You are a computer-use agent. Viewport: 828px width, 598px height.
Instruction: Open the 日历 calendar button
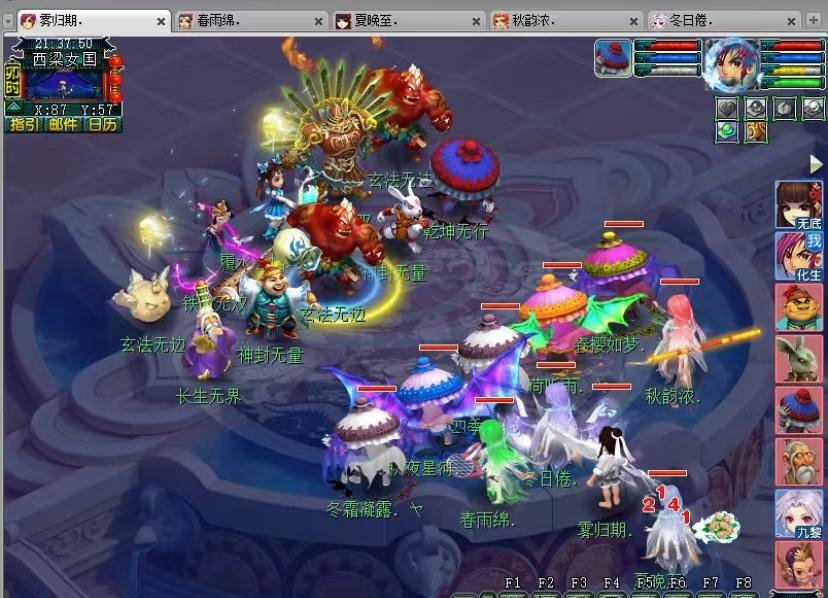pos(102,125)
